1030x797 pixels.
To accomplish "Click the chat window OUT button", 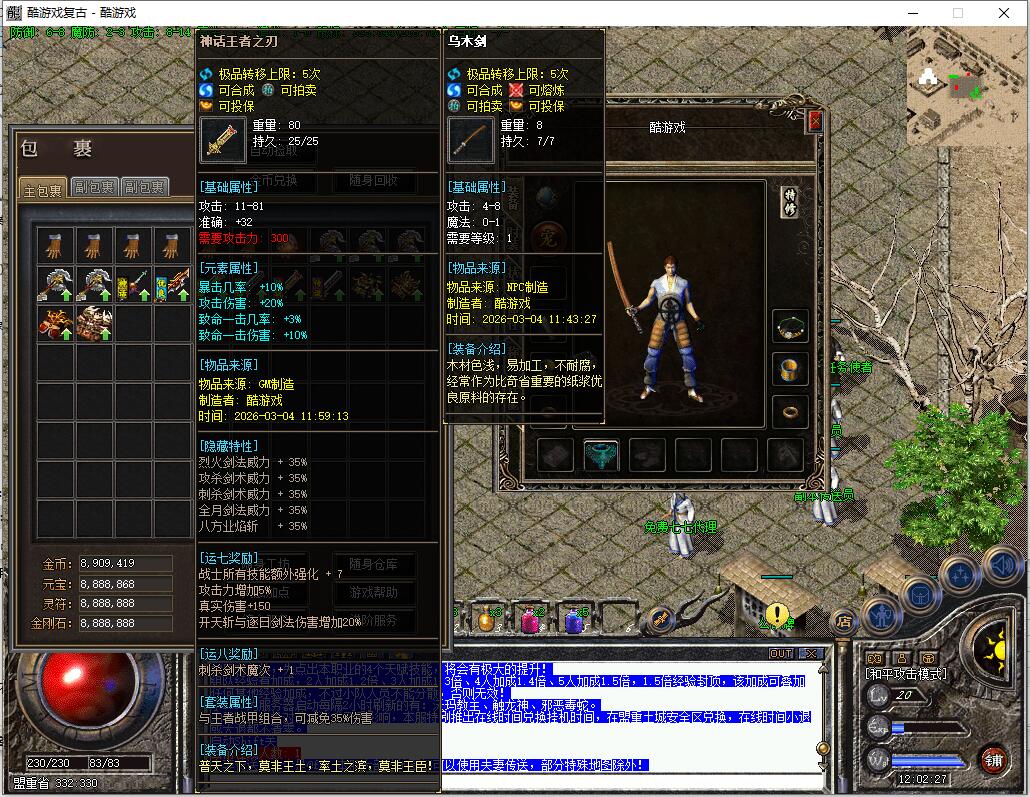I will (x=781, y=653).
